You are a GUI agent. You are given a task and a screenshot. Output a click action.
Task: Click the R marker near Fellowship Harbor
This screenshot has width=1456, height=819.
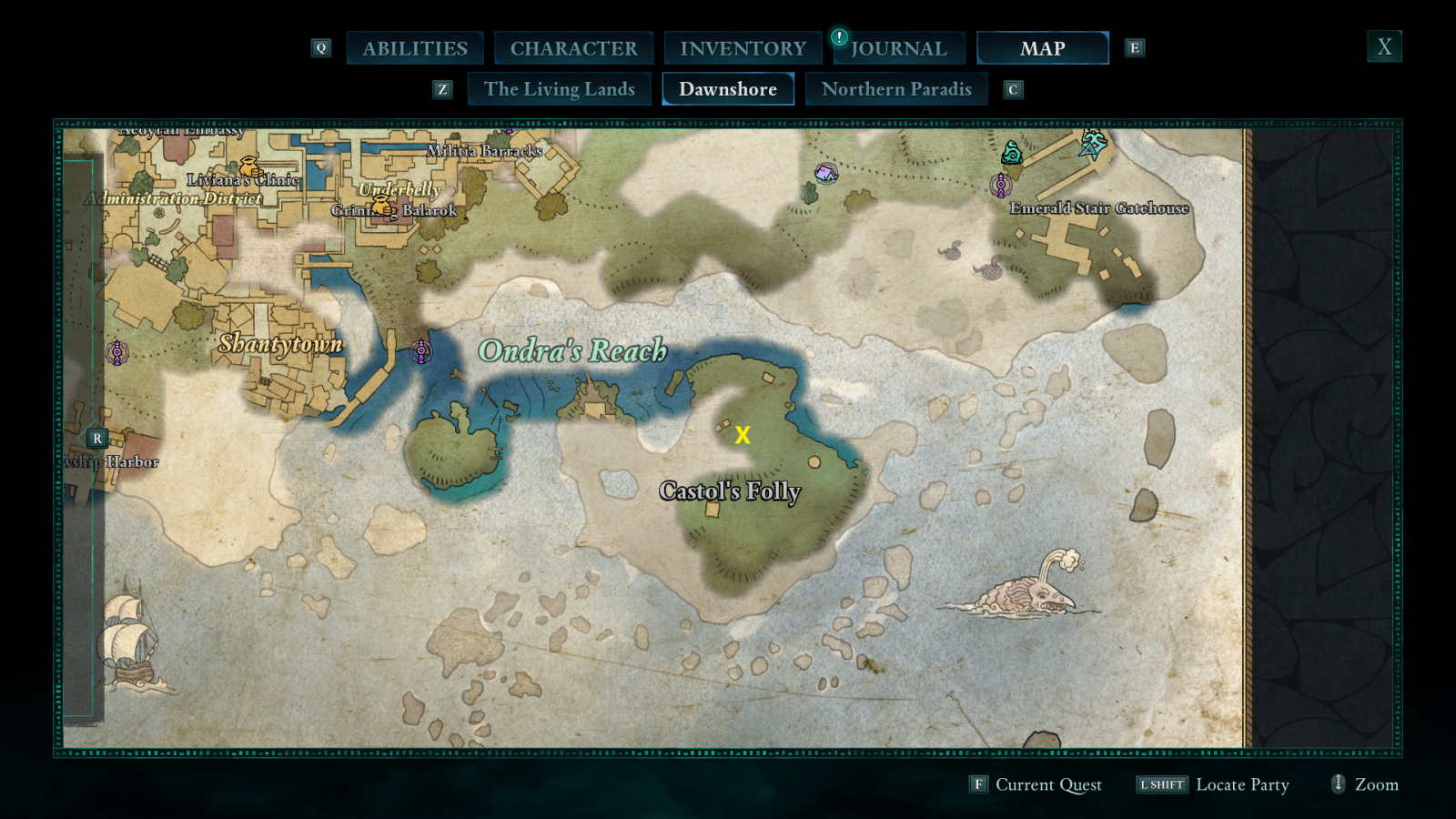pyautogui.click(x=96, y=438)
